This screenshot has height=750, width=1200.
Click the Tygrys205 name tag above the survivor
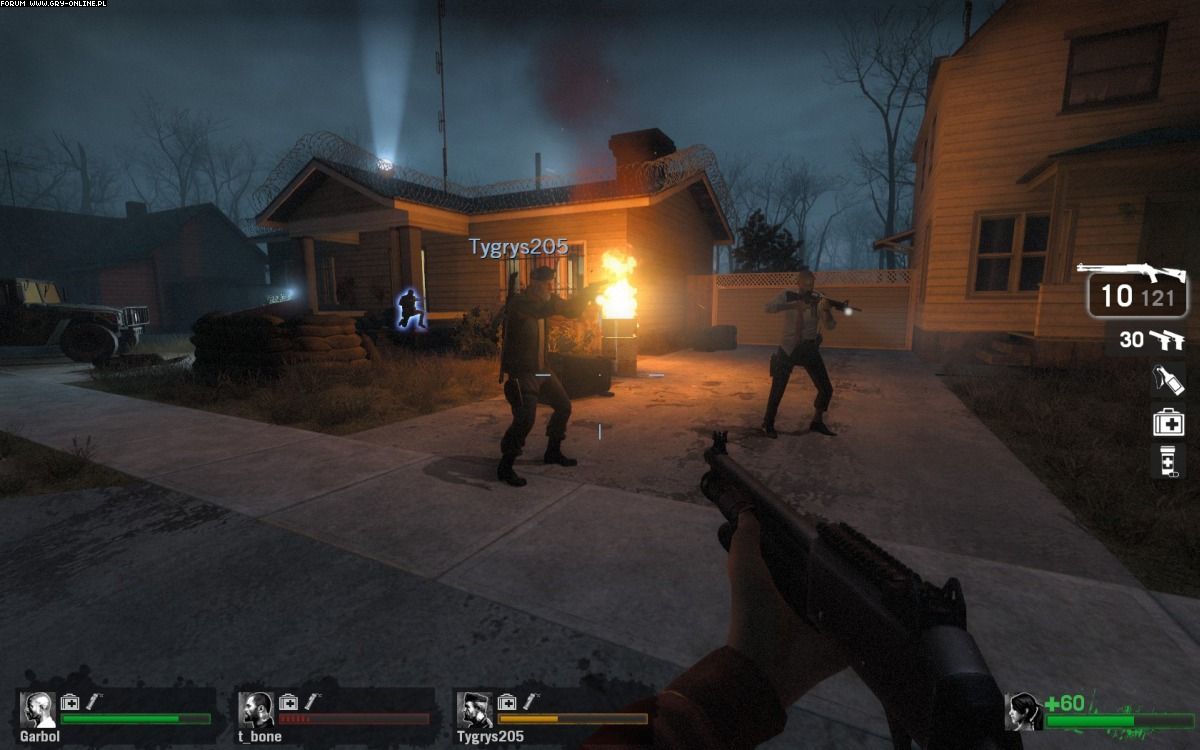(518, 247)
